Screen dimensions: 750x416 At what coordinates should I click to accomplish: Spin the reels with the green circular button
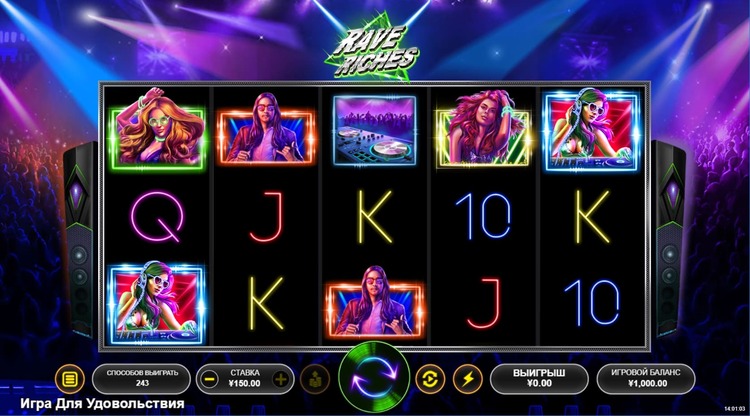(375, 379)
